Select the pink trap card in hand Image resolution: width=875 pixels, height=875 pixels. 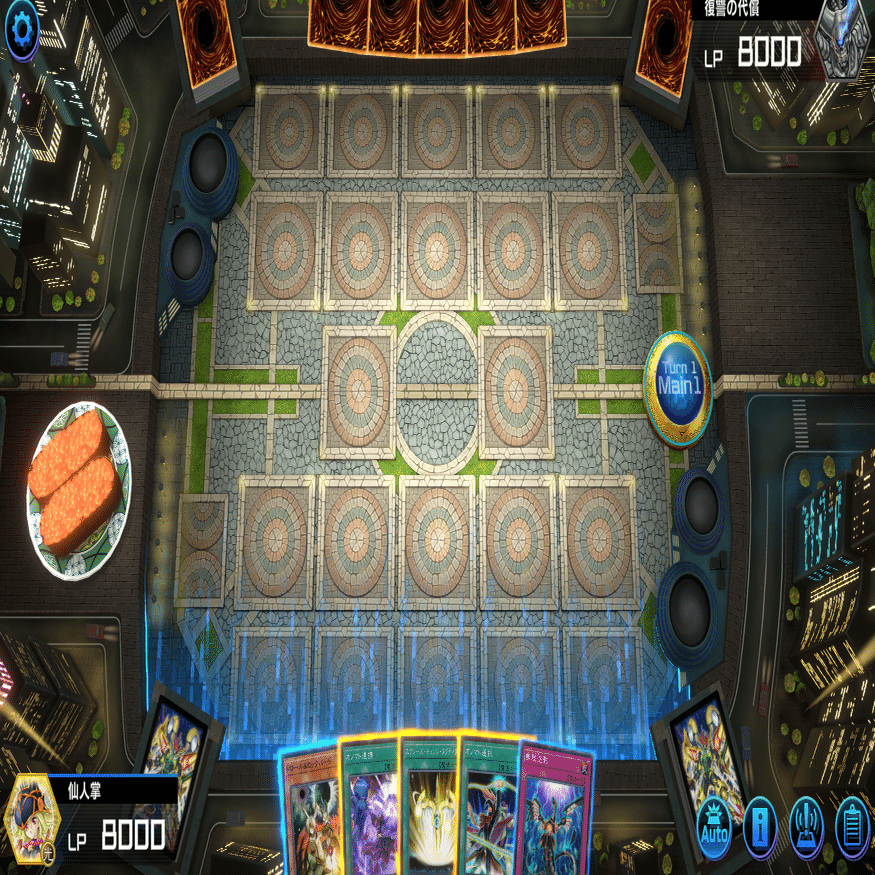point(555,815)
